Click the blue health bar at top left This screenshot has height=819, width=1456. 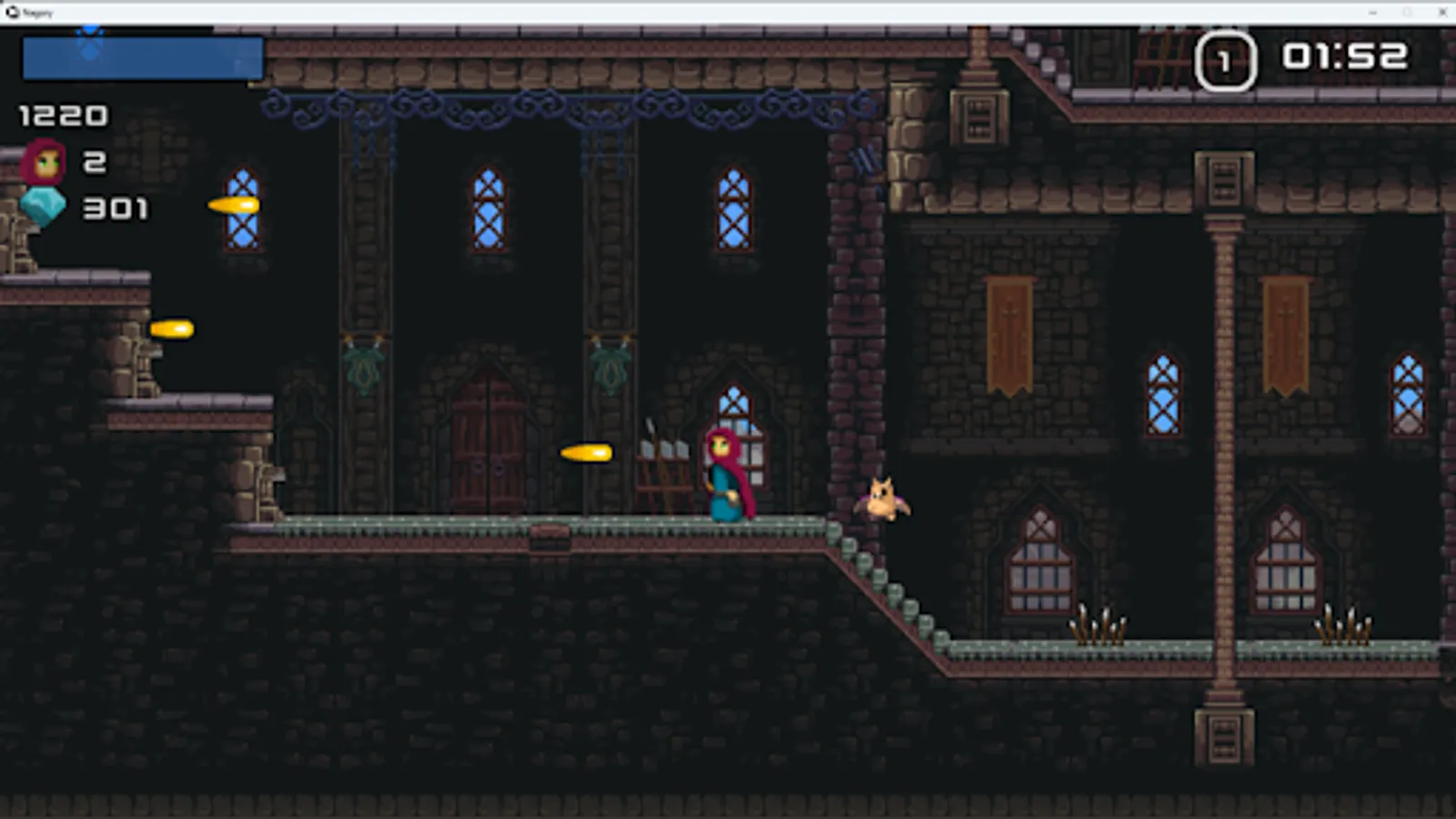(x=141, y=59)
